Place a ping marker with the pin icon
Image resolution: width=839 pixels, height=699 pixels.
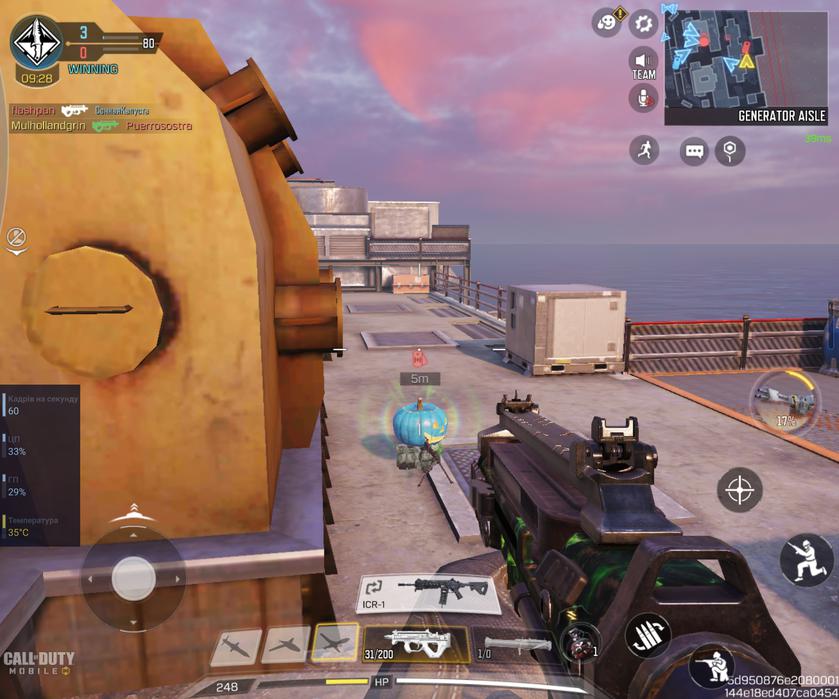[x=732, y=151]
